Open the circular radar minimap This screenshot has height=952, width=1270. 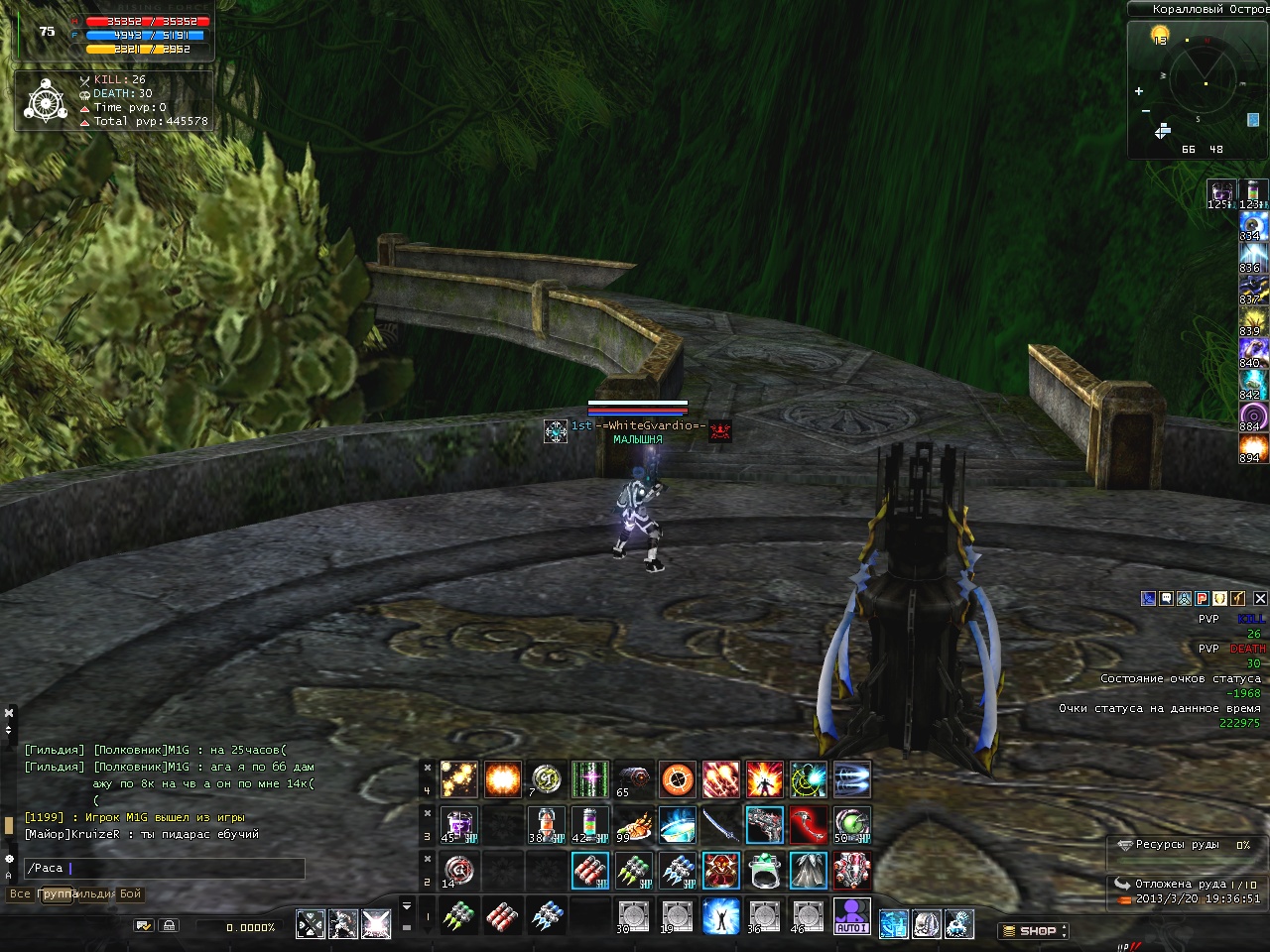pyautogui.click(x=1203, y=79)
